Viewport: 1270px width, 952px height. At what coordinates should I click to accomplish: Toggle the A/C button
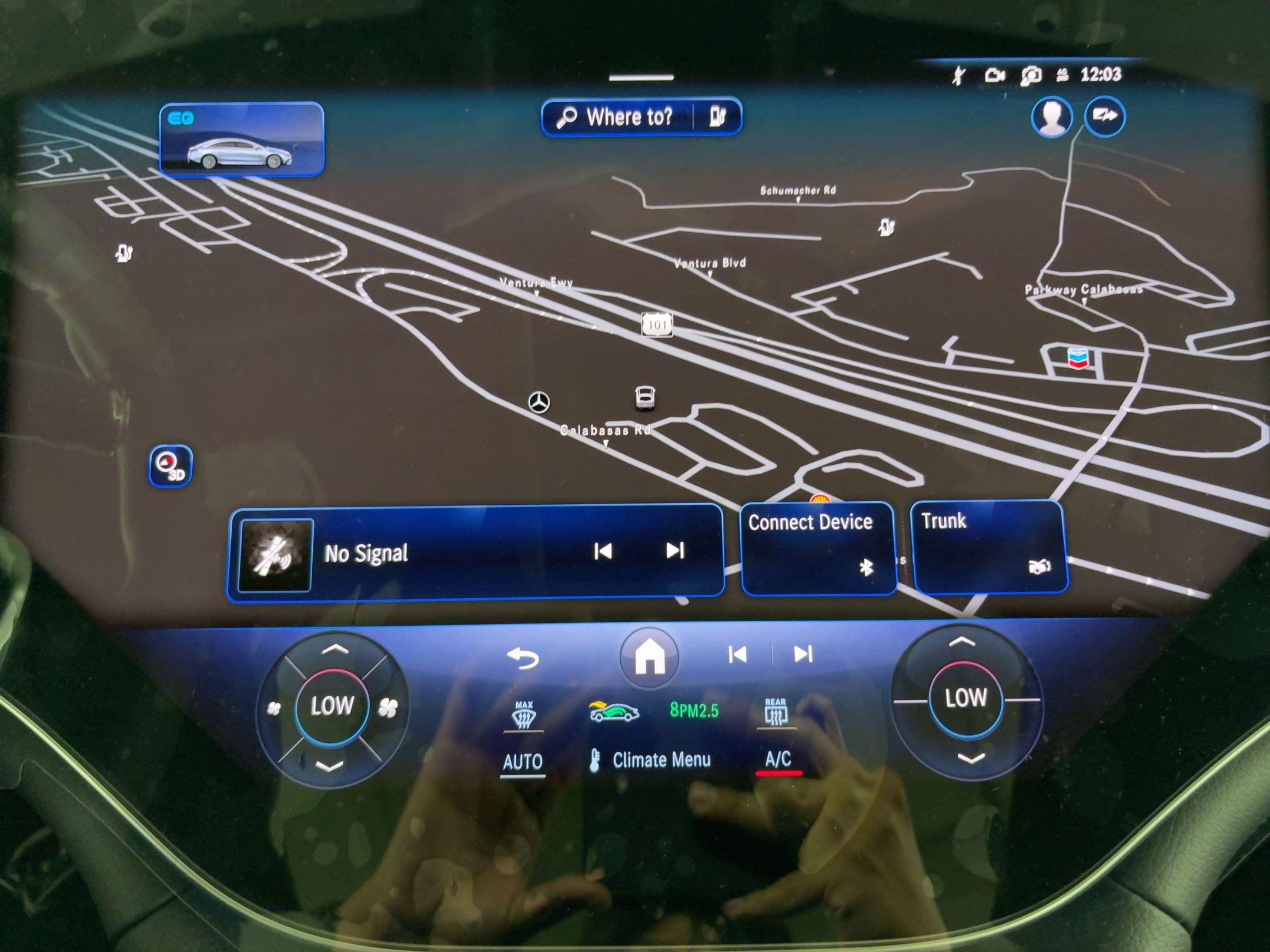pyautogui.click(x=777, y=760)
